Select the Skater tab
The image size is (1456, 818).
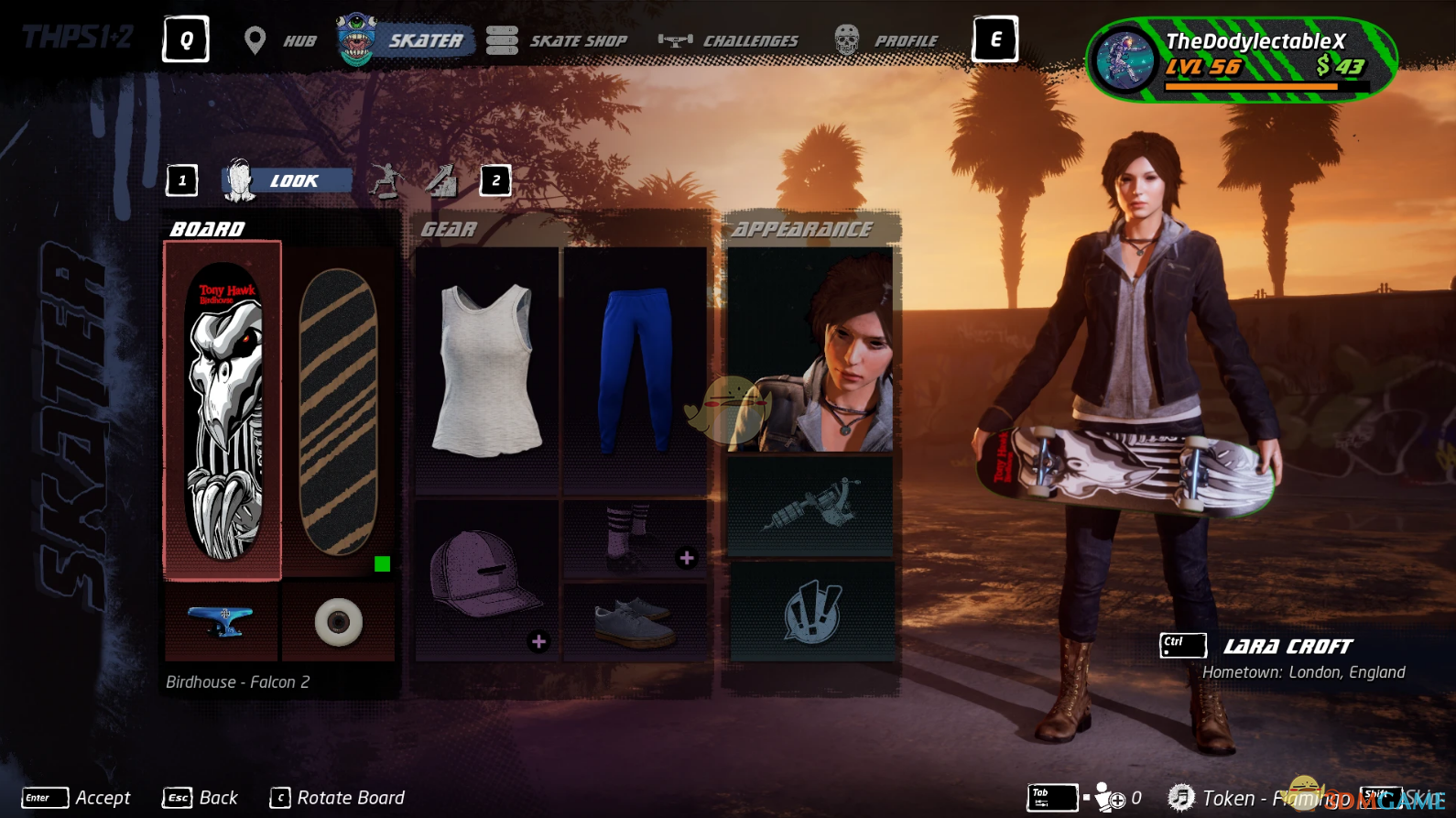[406, 40]
